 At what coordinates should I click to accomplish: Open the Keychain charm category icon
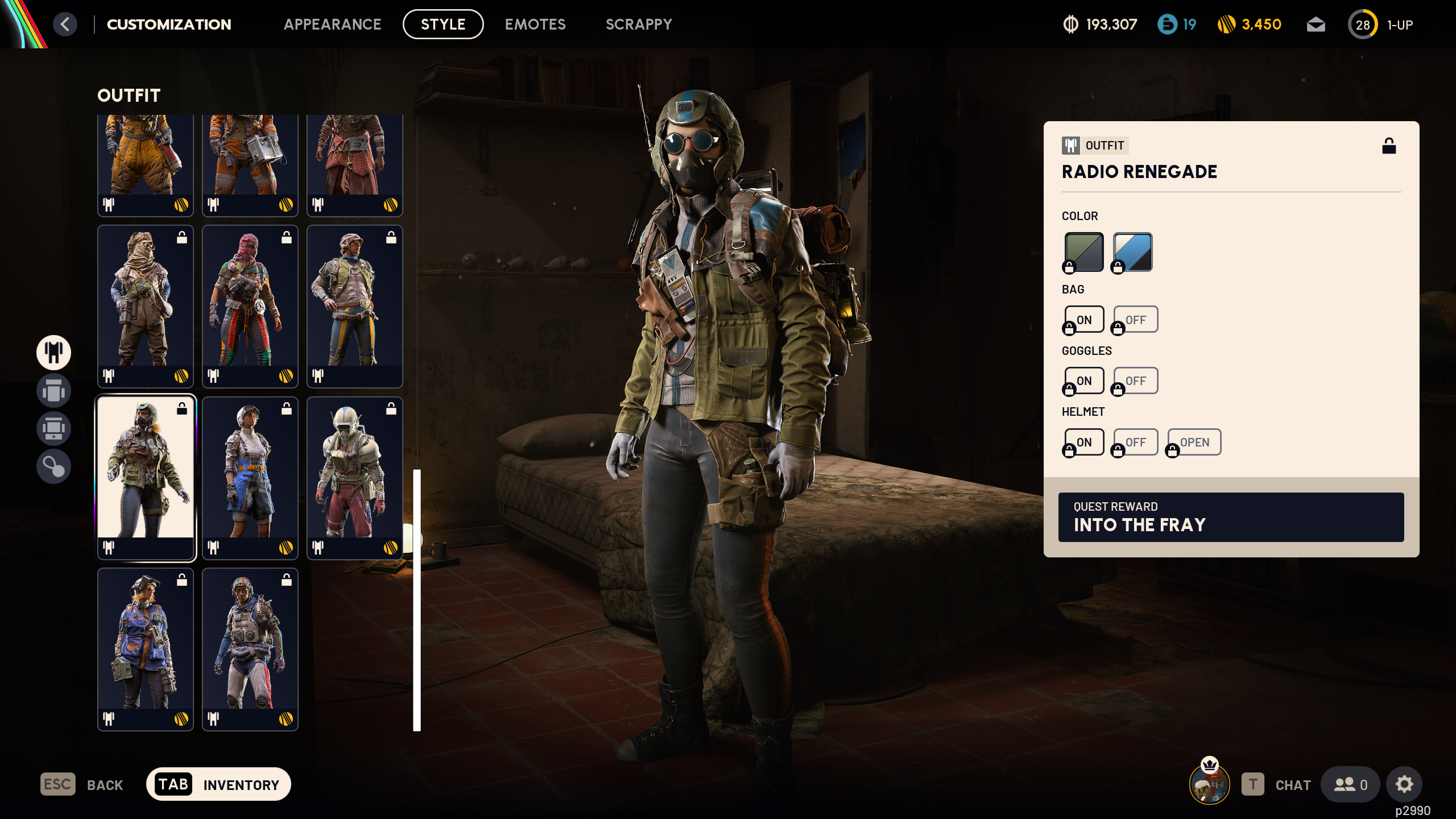coord(53,466)
